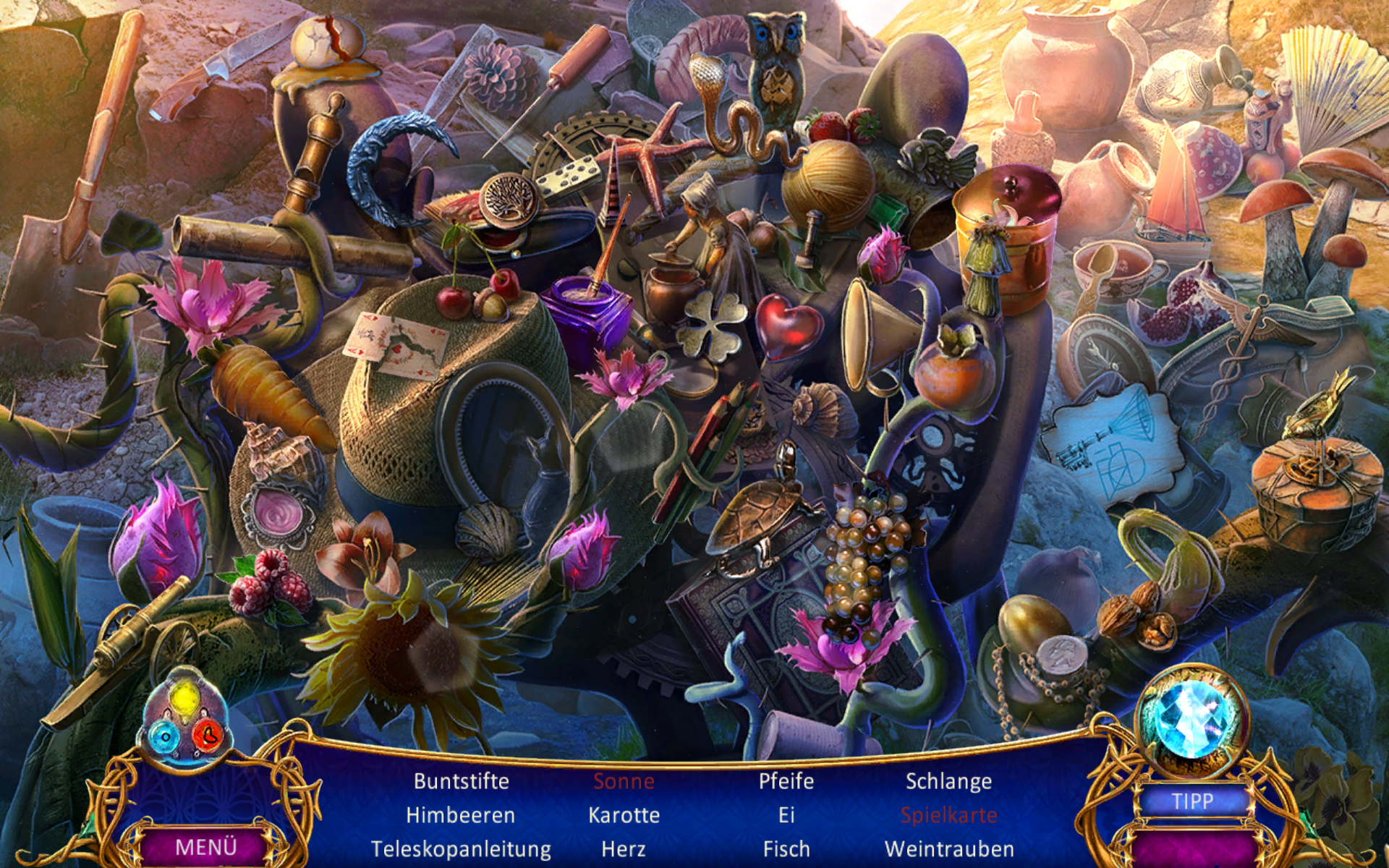The width and height of the screenshot is (1389, 868).
Task: Select Weintrauben in the item list
Action: pos(948,848)
